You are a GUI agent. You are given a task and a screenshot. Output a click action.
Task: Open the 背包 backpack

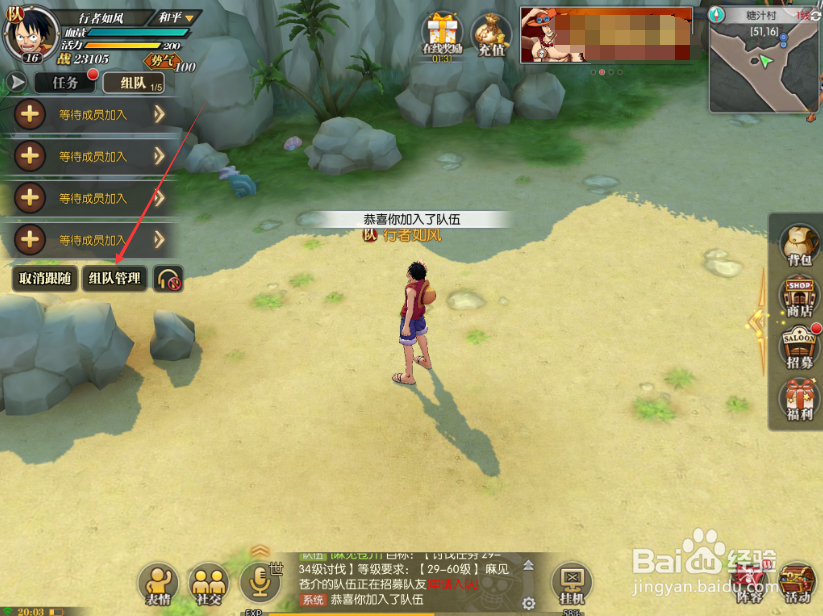(x=799, y=246)
